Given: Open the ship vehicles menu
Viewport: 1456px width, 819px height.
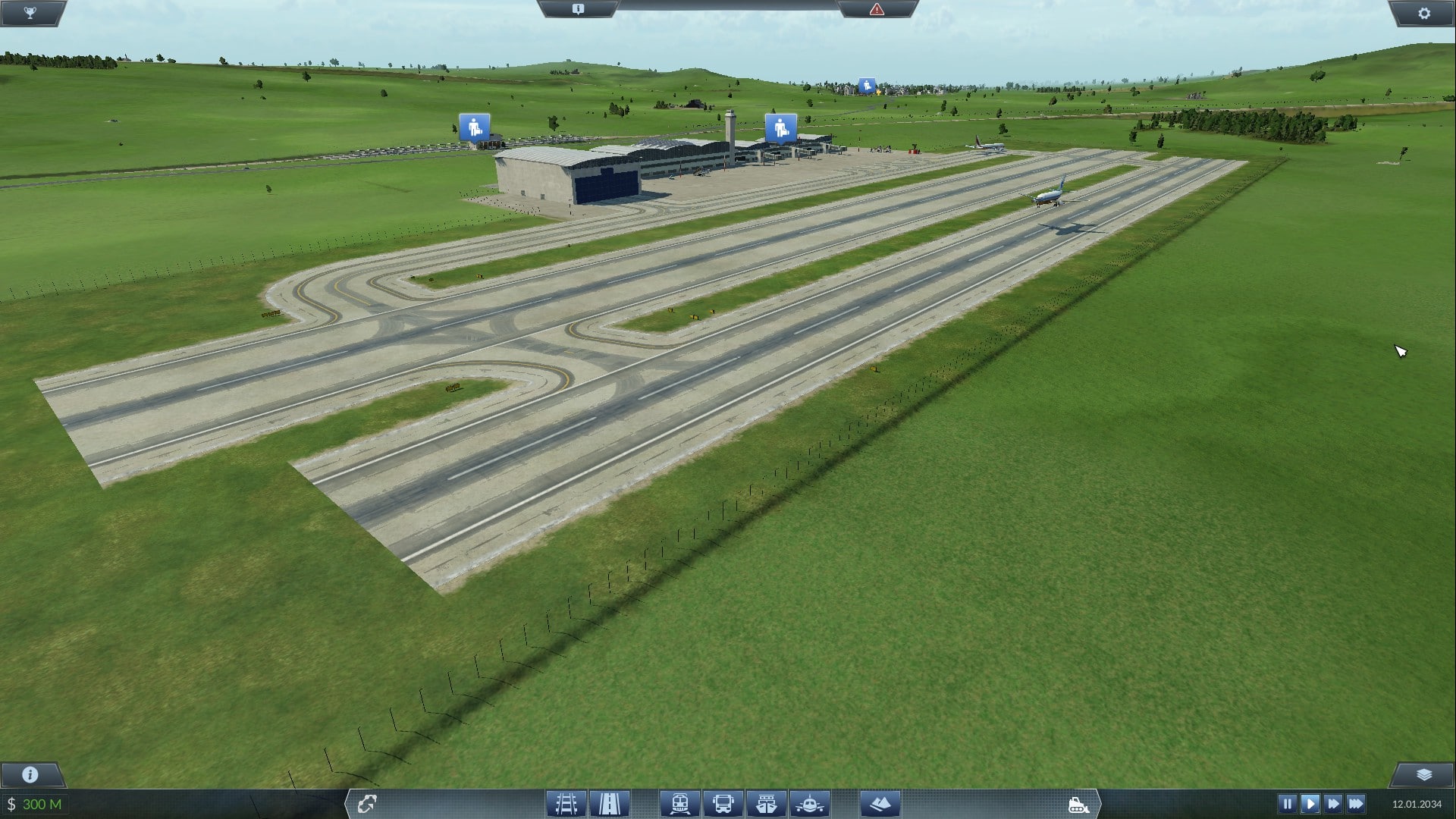Looking at the screenshot, I should pos(767,804).
